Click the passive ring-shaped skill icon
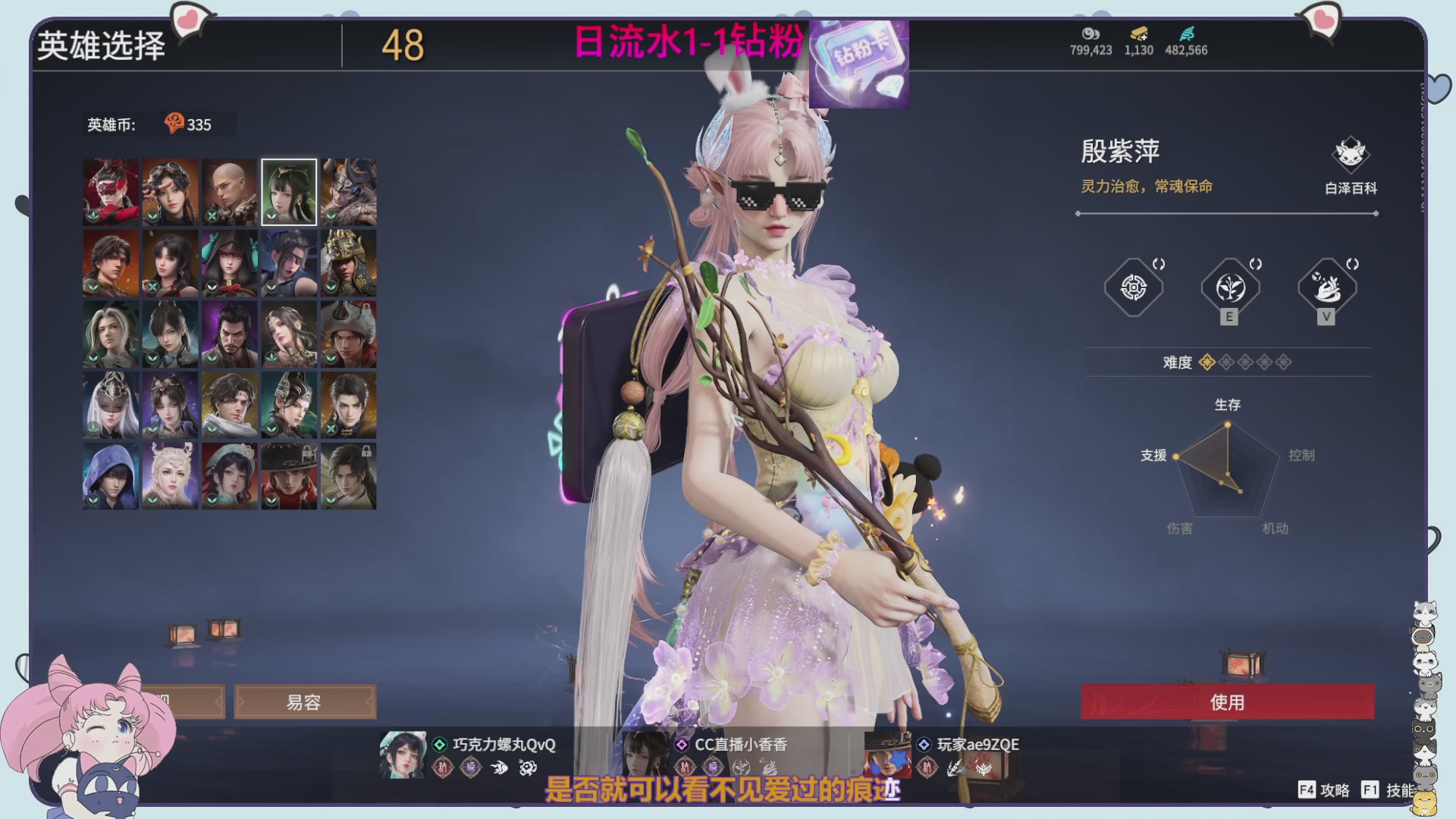 click(x=1132, y=288)
